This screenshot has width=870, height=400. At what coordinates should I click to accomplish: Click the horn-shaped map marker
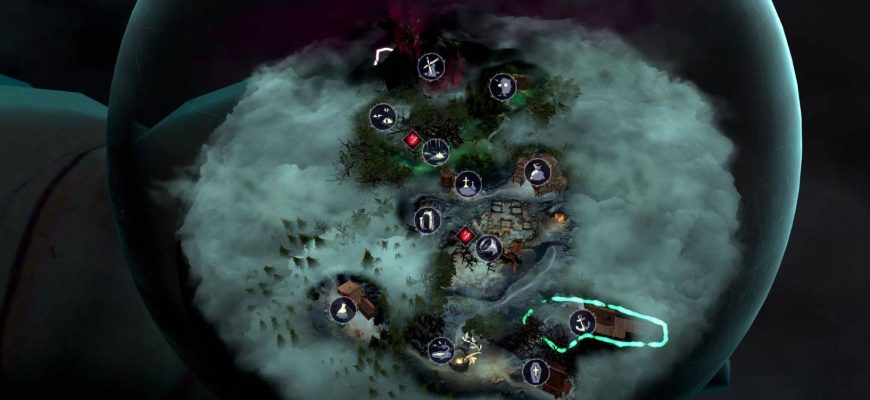tap(488, 247)
